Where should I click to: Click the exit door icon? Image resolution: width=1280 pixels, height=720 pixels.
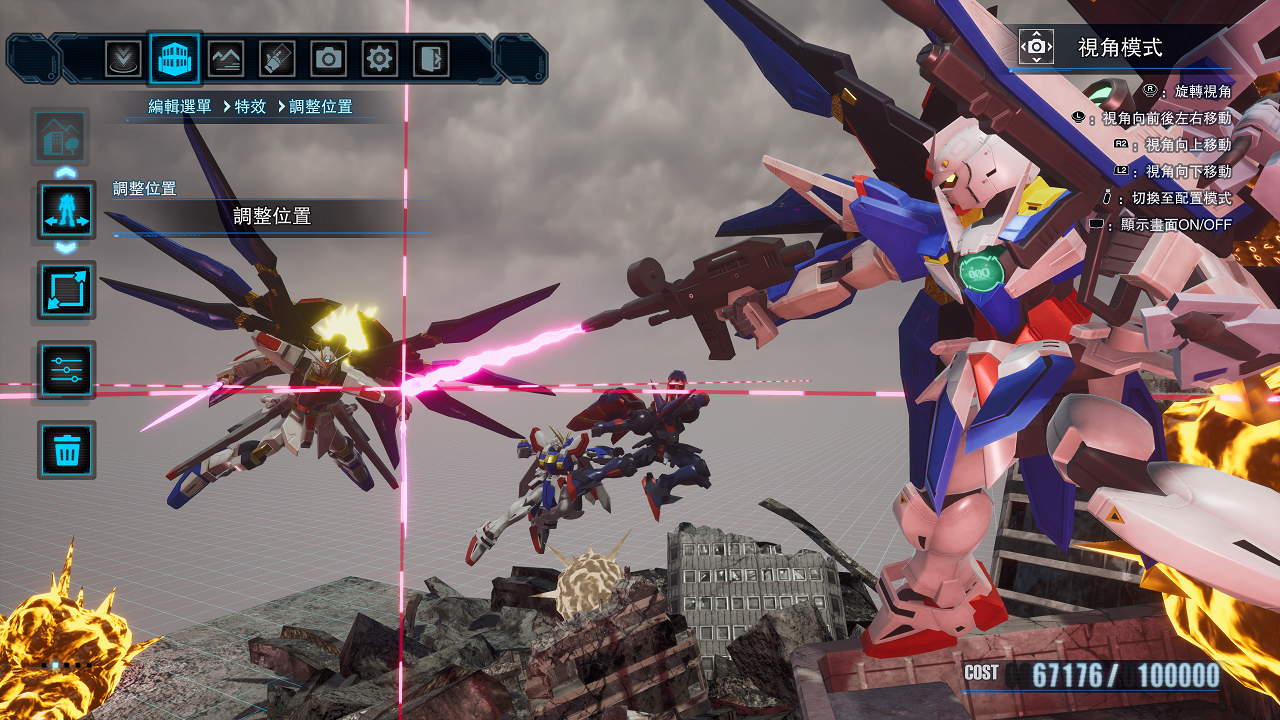[430, 59]
